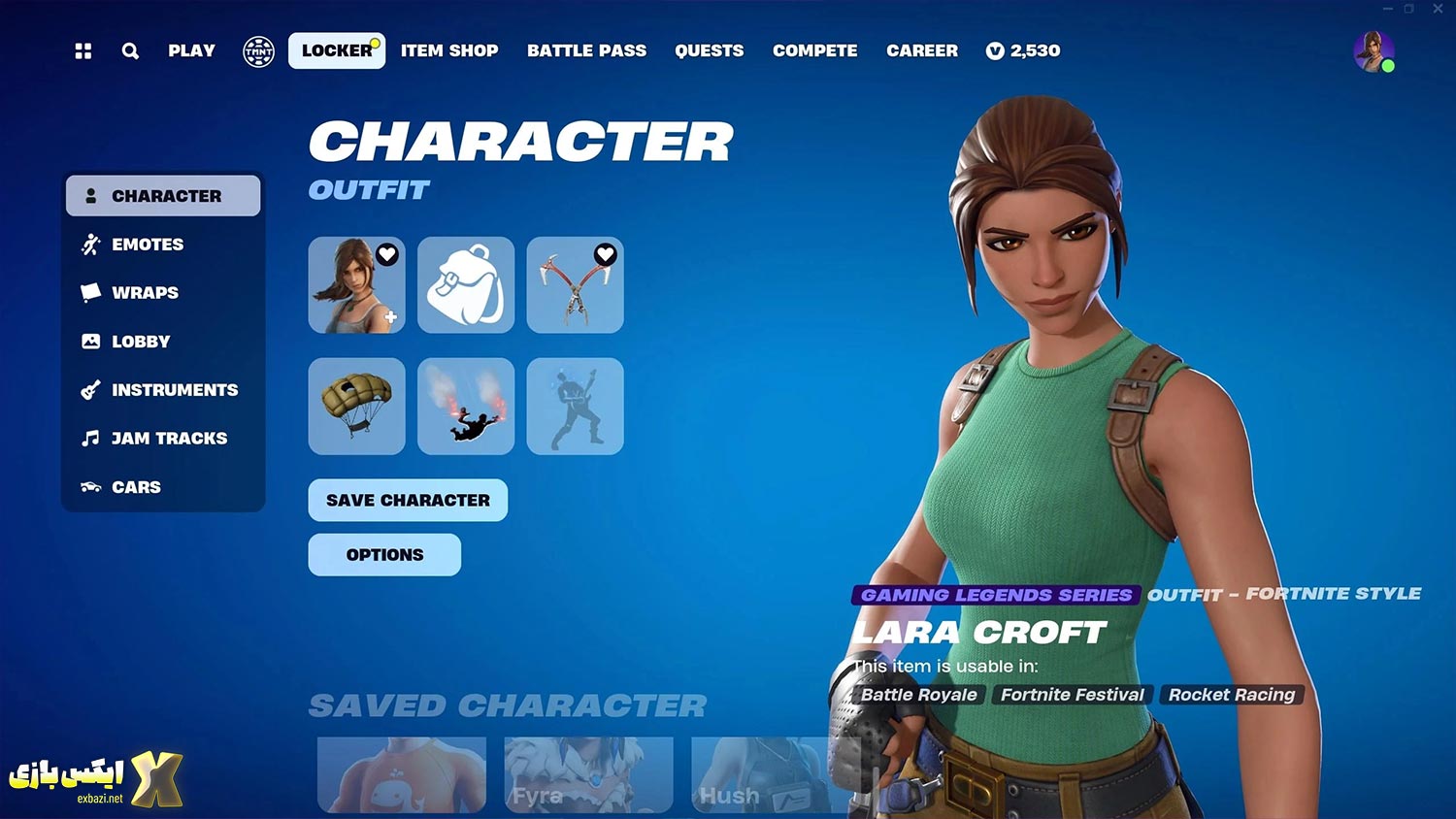Image resolution: width=1456 pixels, height=819 pixels.
Task: Select the Emotes sidebar icon
Action: click(89, 244)
